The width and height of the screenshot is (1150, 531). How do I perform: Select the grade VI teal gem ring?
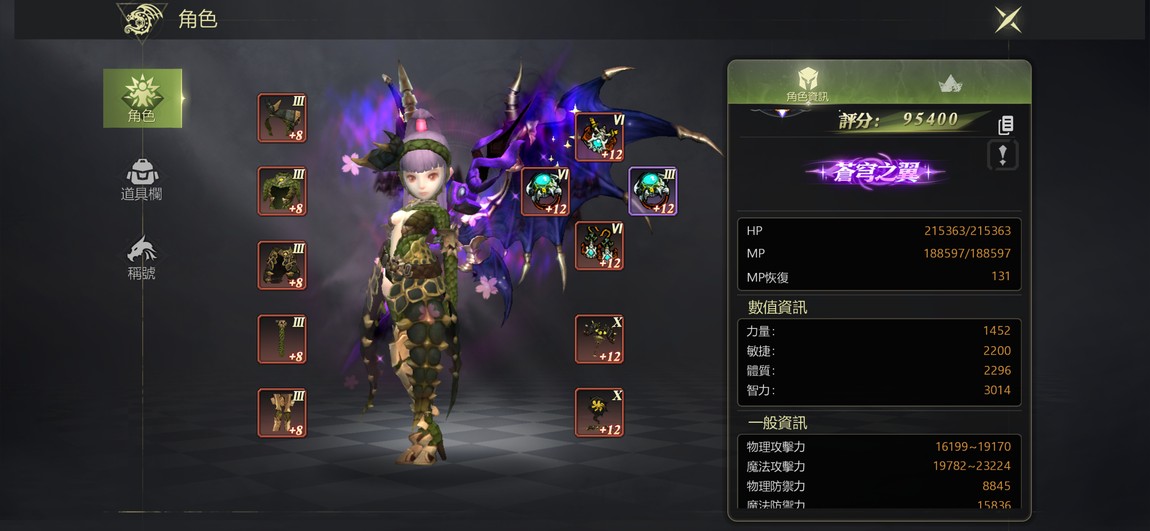click(546, 191)
